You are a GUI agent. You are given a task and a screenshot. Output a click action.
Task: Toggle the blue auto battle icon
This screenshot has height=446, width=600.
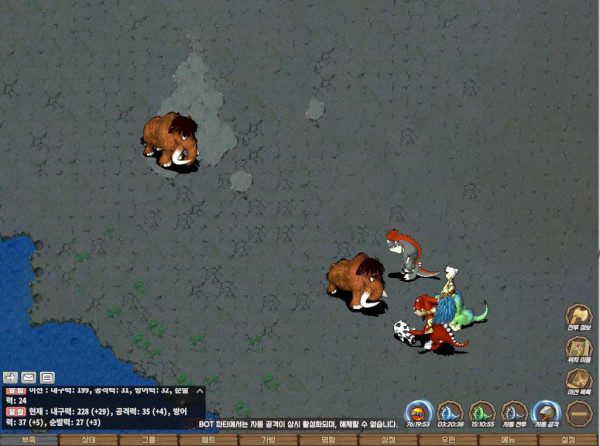tap(514, 412)
